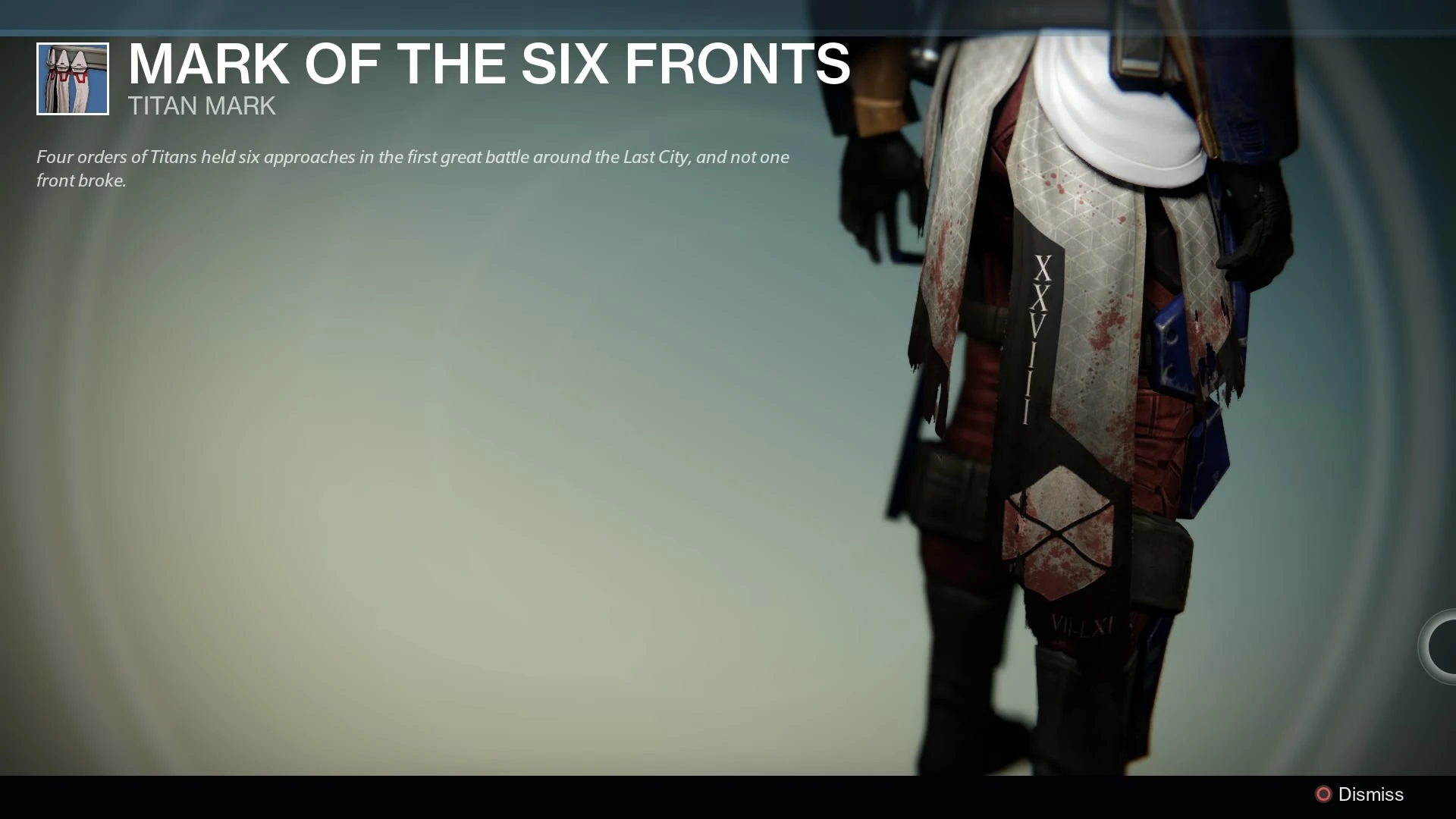Click the MARK OF THE SIX FRONTS title
The width and height of the screenshot is (1456, 819).
pyautogui.click(x=488, y=64)
